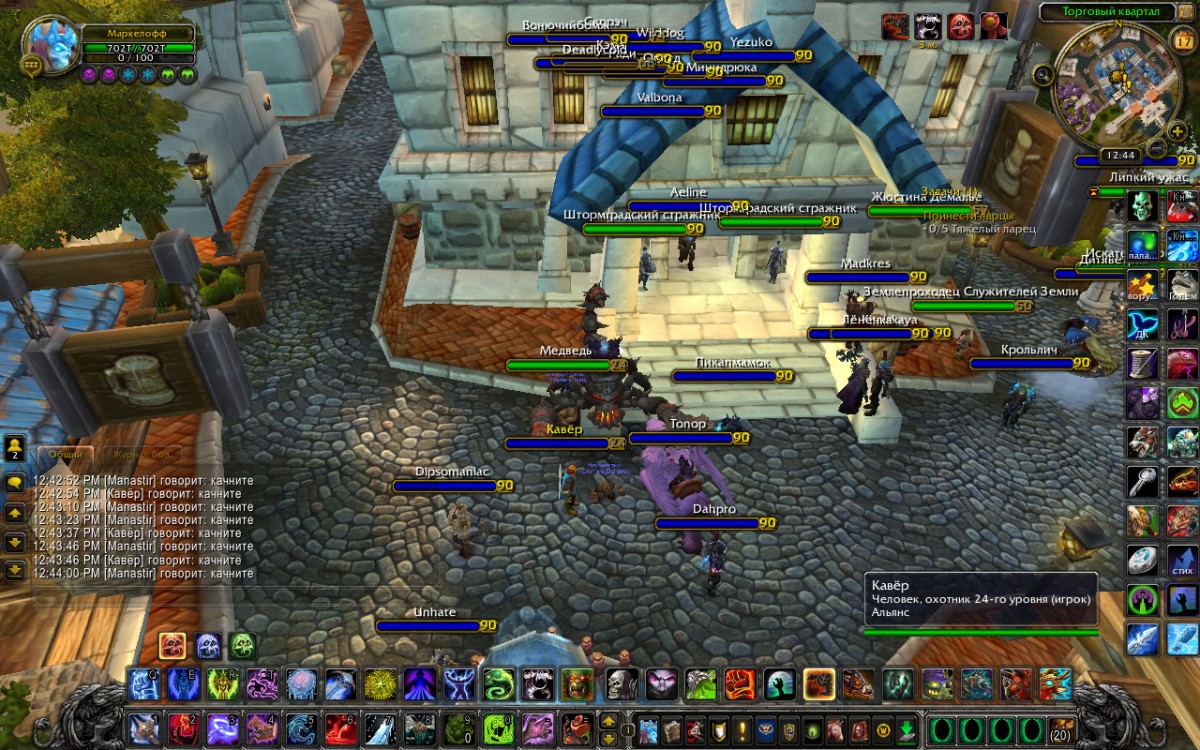Screen dimensions: 1200x750
Task: Use the white skull ability on the action bar
Action: pyautogui.click(x=621, y=685)
